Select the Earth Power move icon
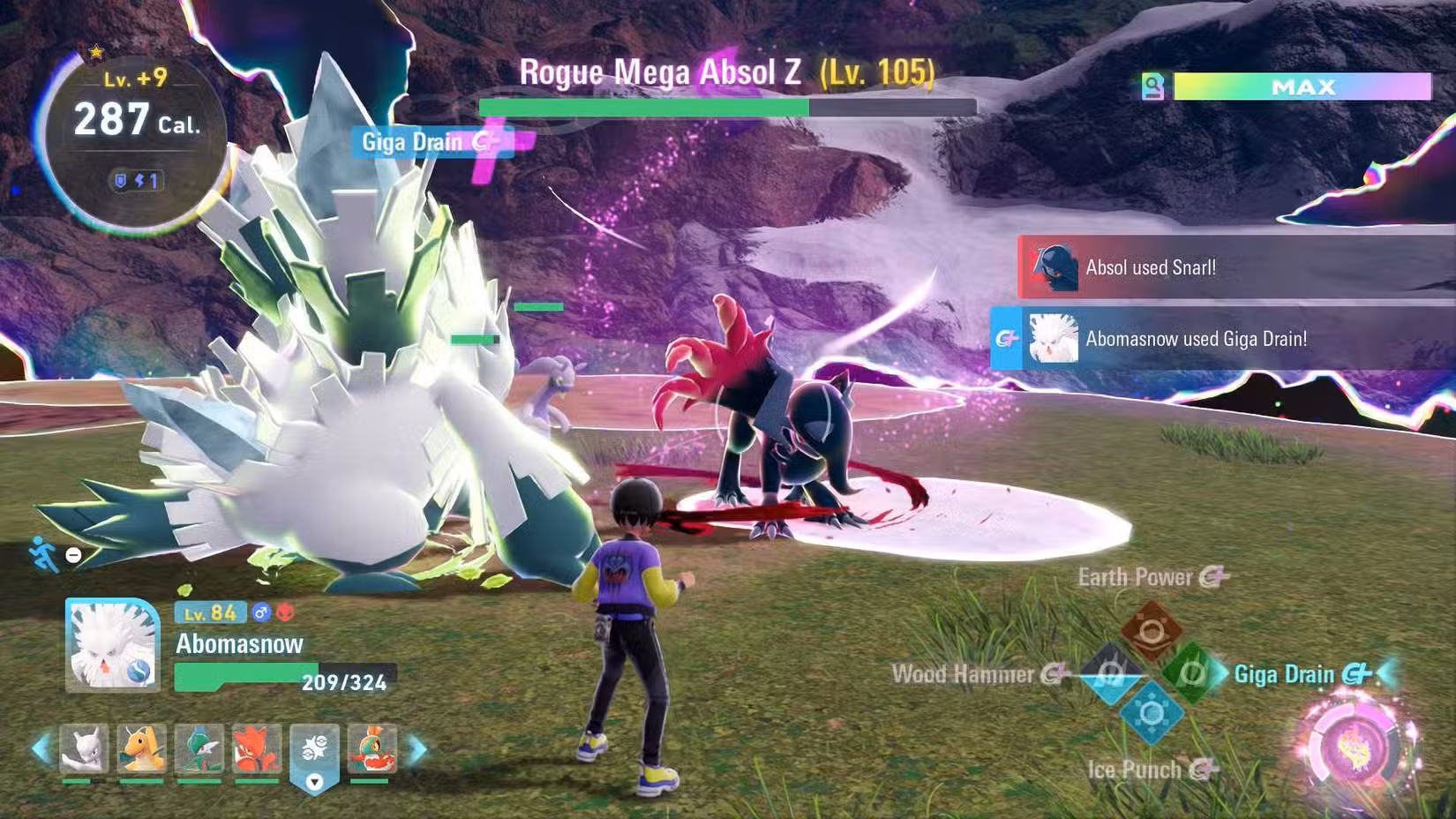 [1152, 630]
